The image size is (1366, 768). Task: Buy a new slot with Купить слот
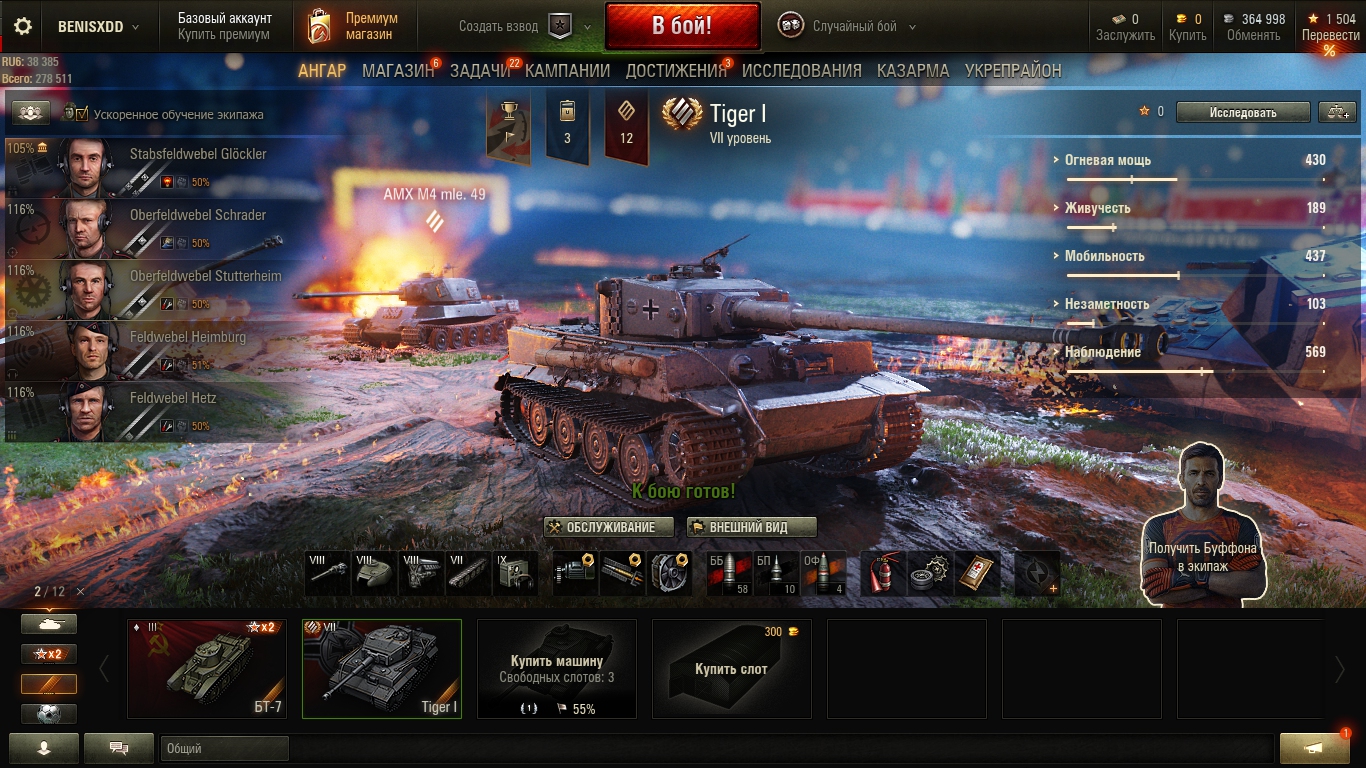(731, 668)
